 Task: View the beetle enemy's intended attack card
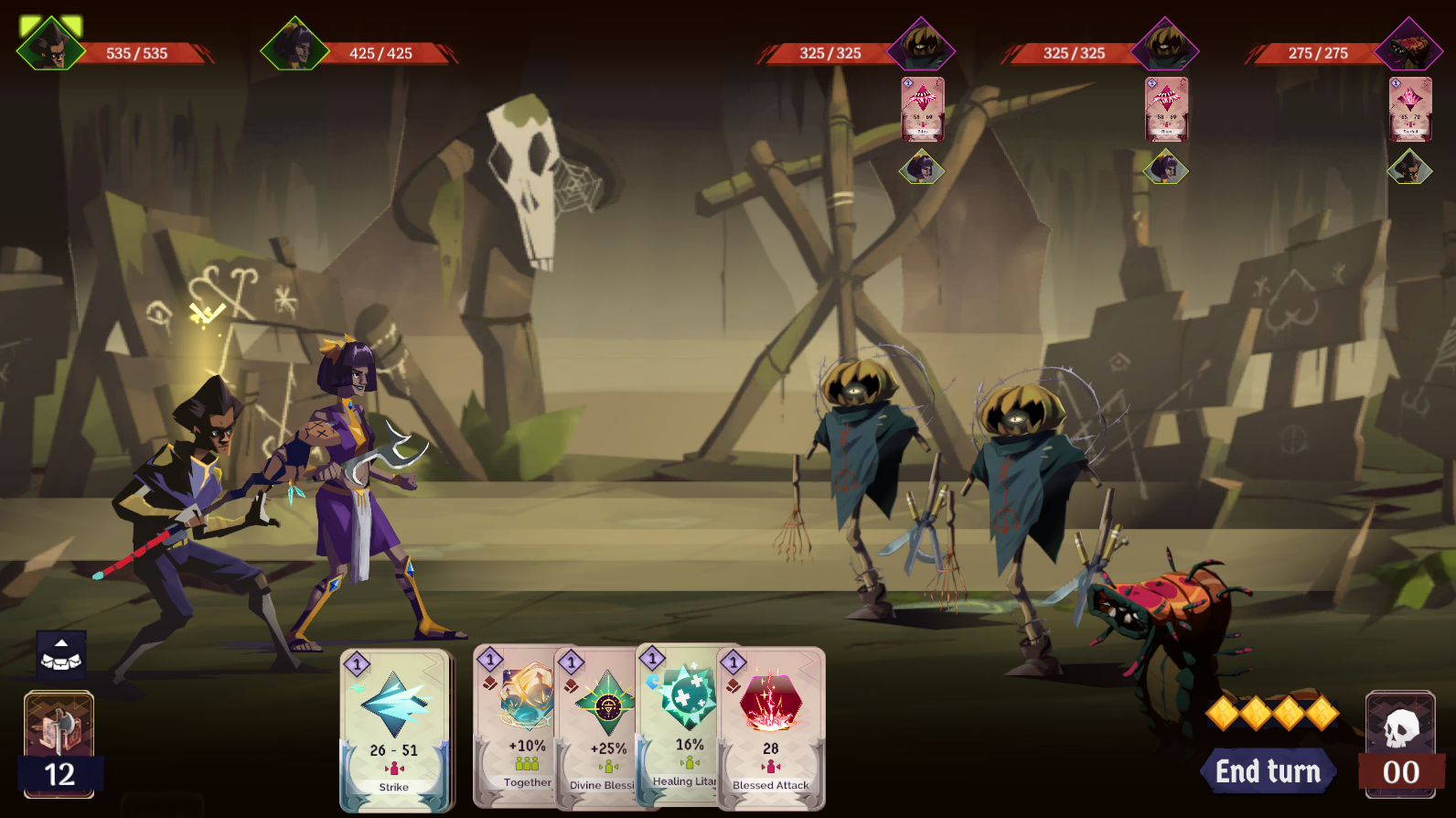point(1409,109)
